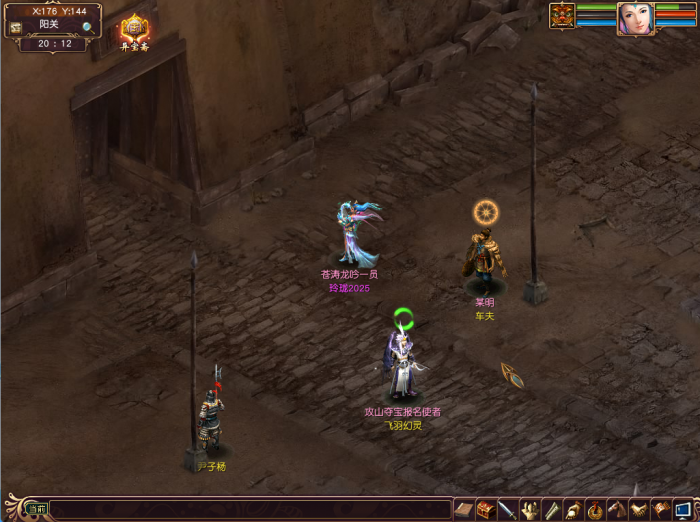Open the gold ring with red tassel
The width and height of the screenshot is (700, 522).
pos(595,509)
